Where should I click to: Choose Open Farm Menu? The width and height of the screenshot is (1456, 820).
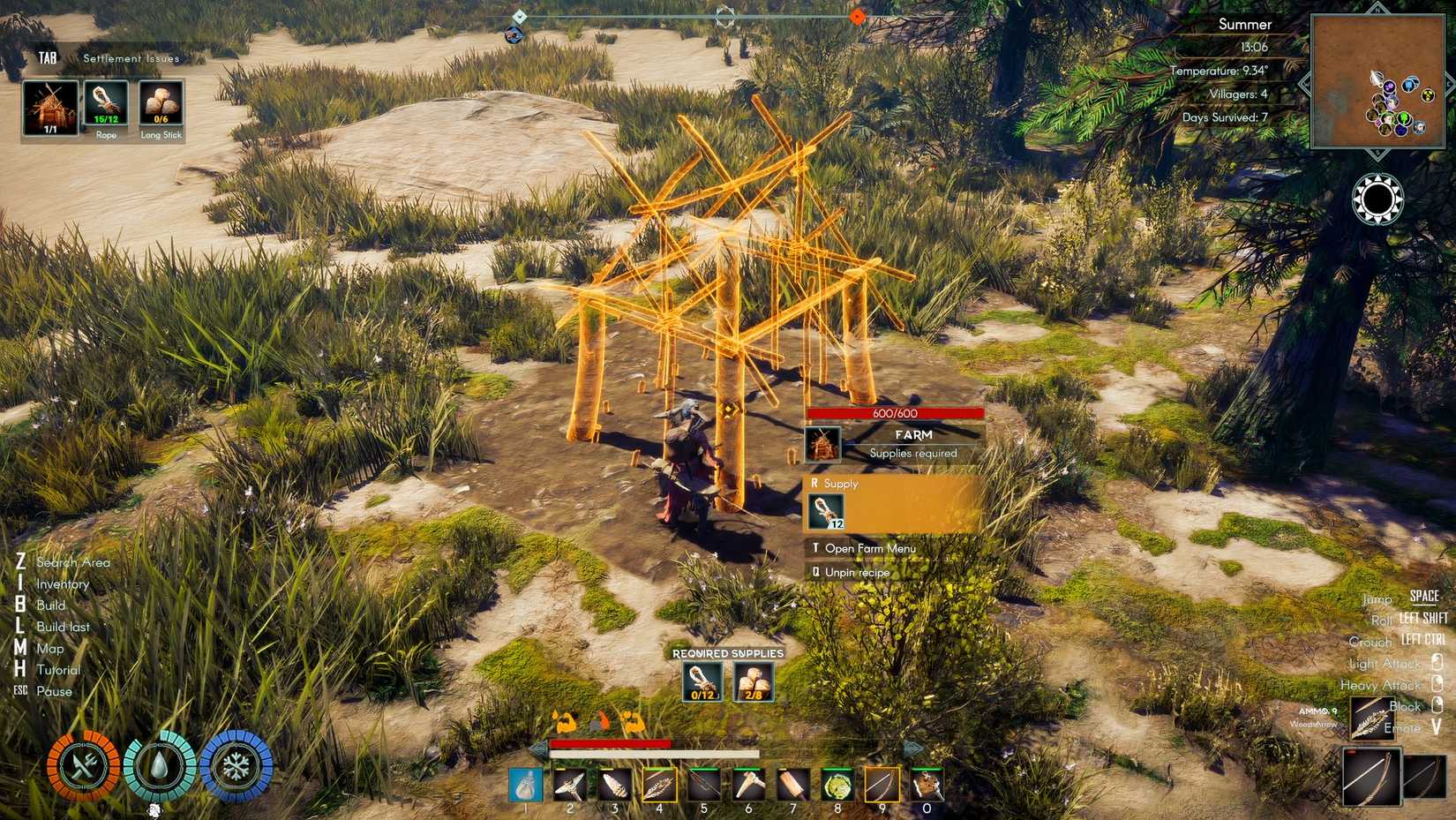(x=869, y=548)
